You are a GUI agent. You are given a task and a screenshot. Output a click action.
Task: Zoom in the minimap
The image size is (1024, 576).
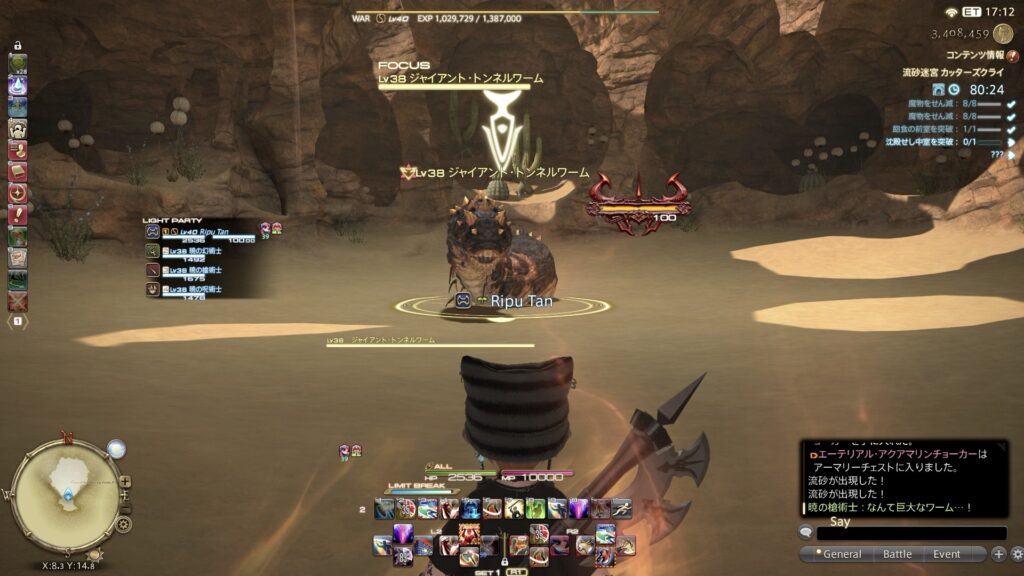pos(125,481)
